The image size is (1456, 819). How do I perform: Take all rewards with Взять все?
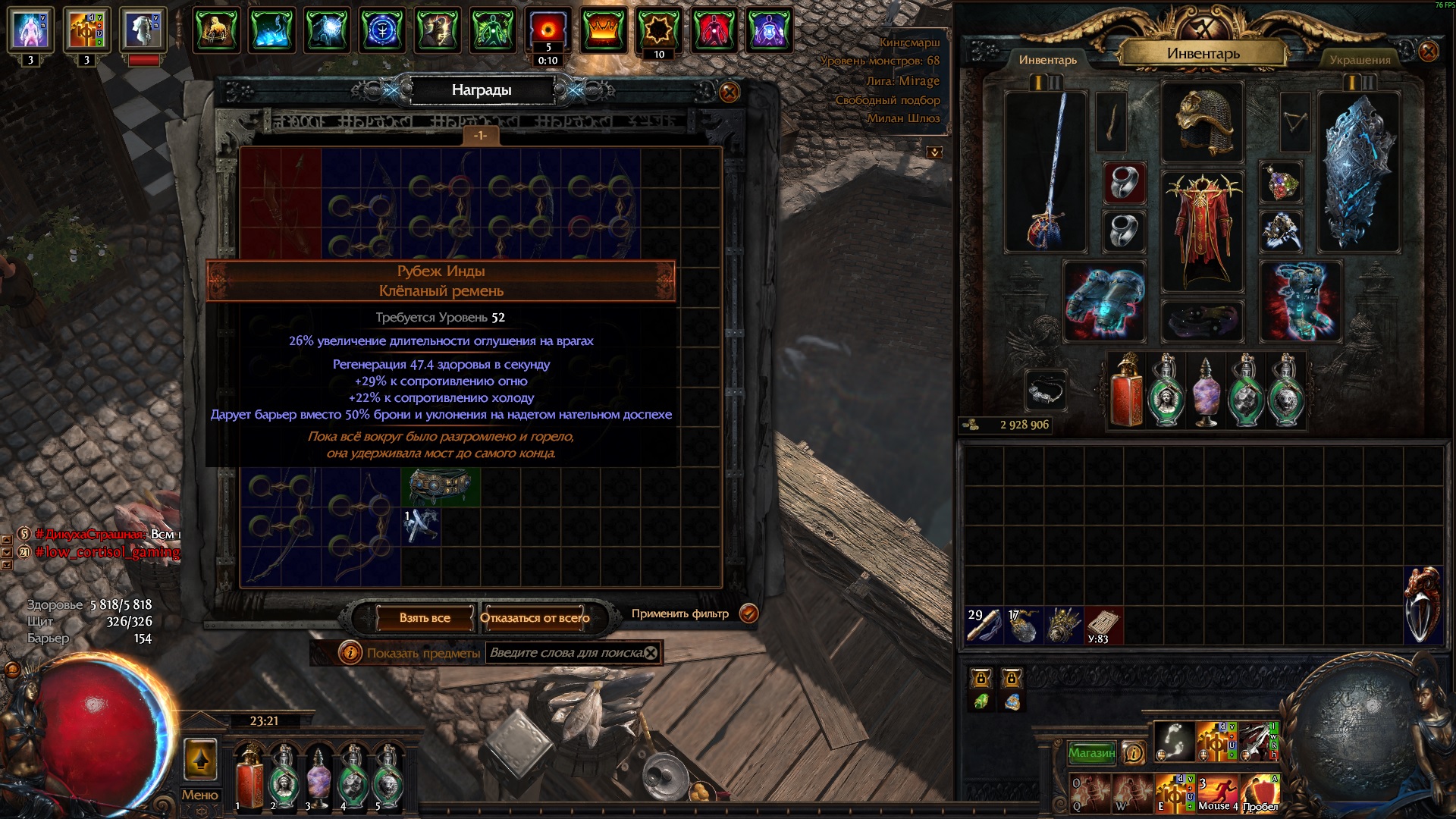point(425,618)
